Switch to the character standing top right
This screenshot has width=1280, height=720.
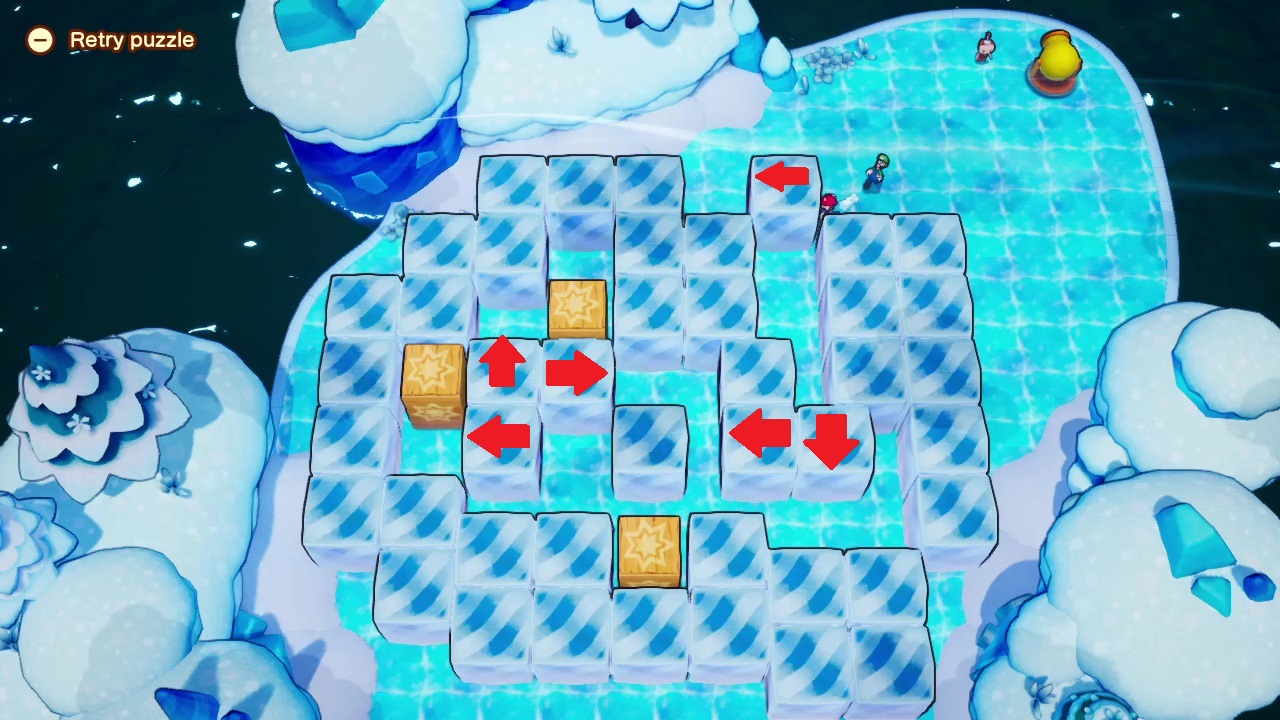click(x=983, y=48)
